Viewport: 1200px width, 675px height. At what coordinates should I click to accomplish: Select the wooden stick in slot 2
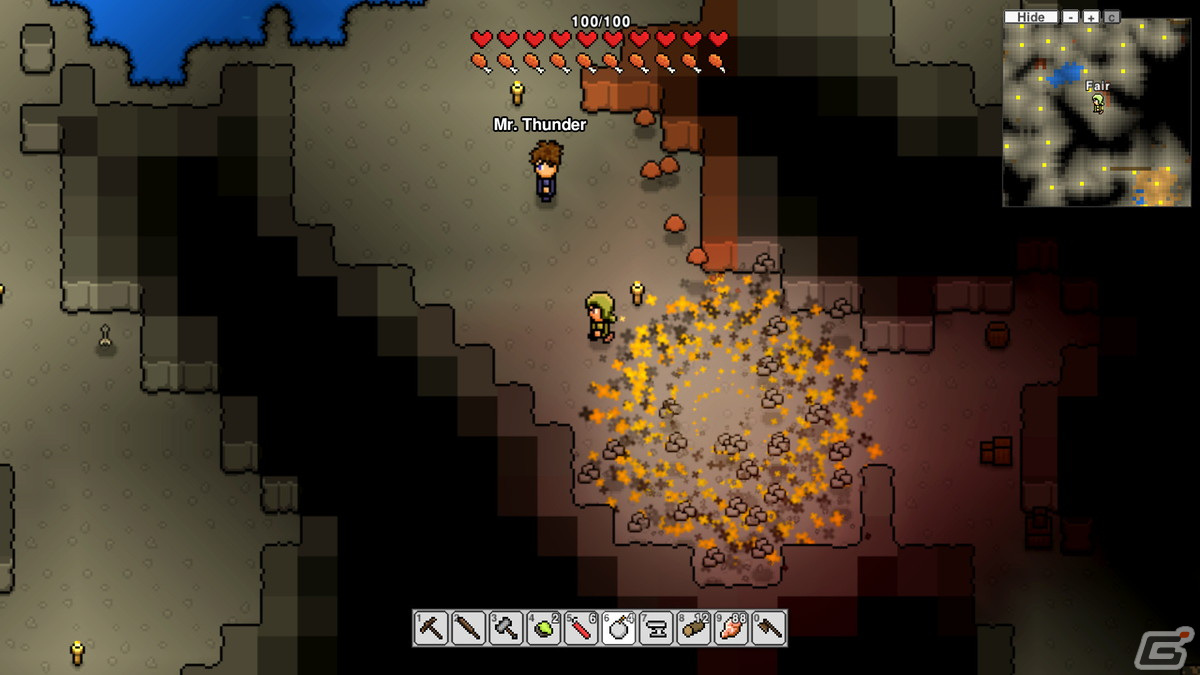[x=468, y=629]
